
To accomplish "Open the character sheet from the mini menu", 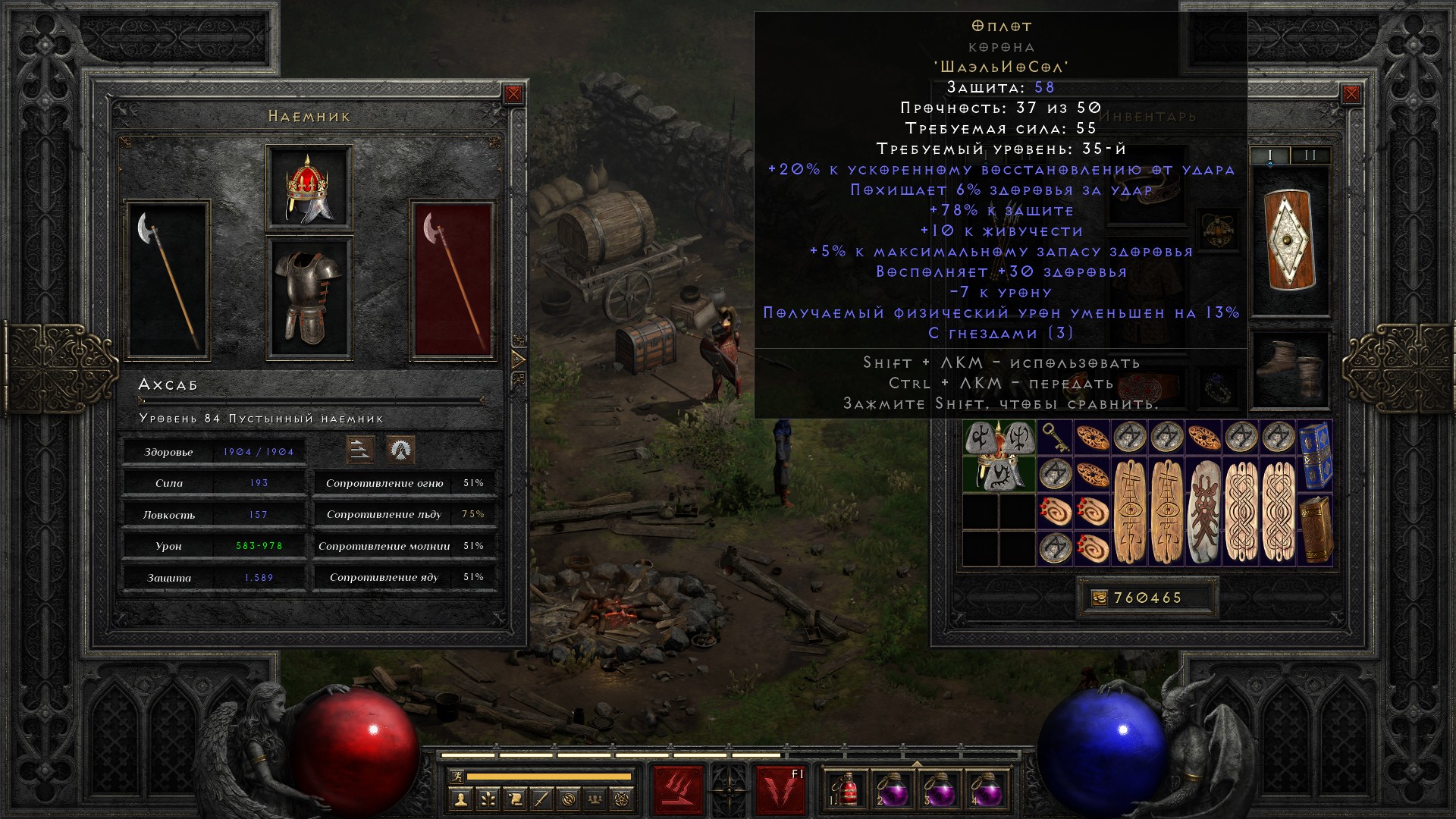I will click(x=460, y=799).
